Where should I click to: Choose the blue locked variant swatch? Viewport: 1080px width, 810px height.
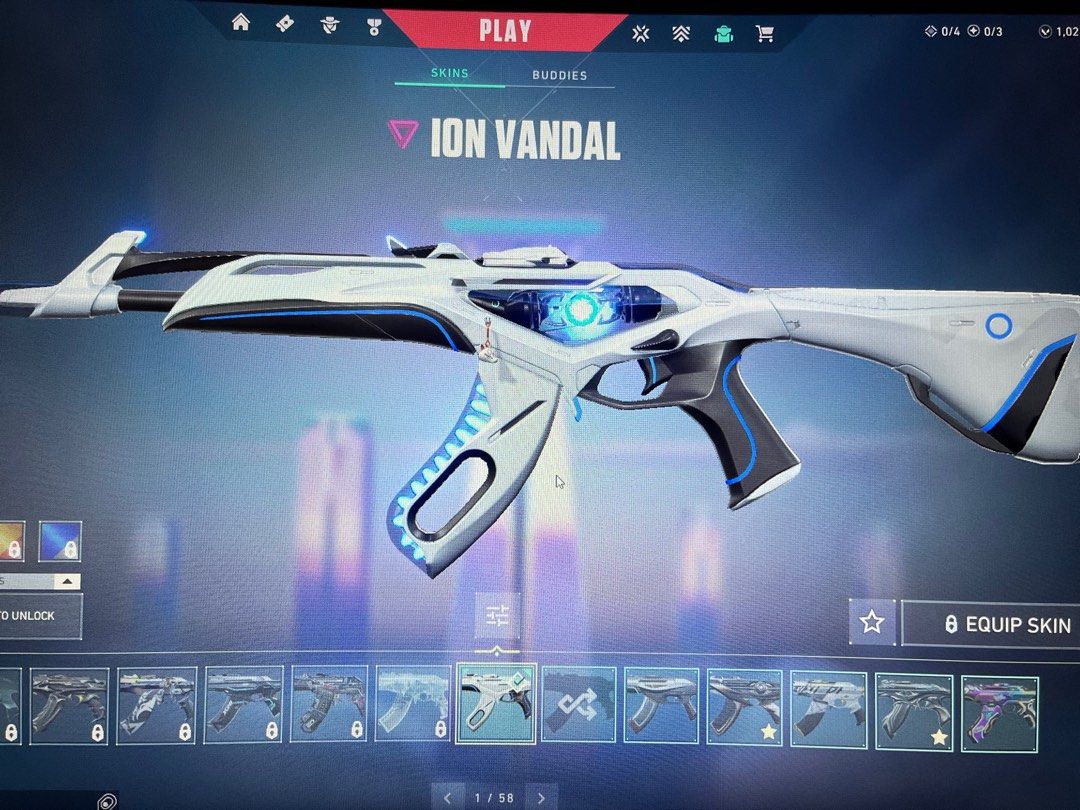(60, 541)
